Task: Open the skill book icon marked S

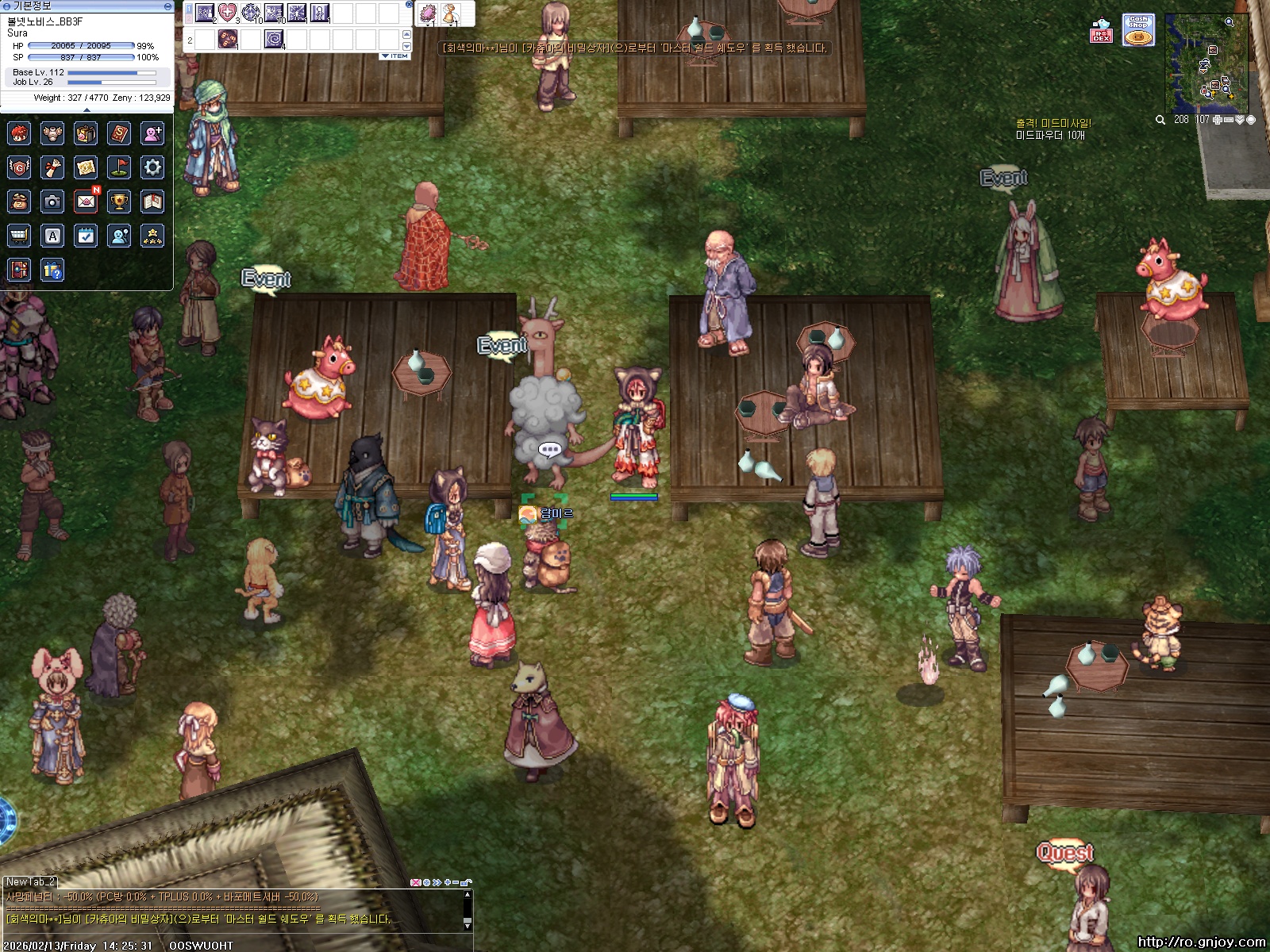Action: (x=119, y=133)
